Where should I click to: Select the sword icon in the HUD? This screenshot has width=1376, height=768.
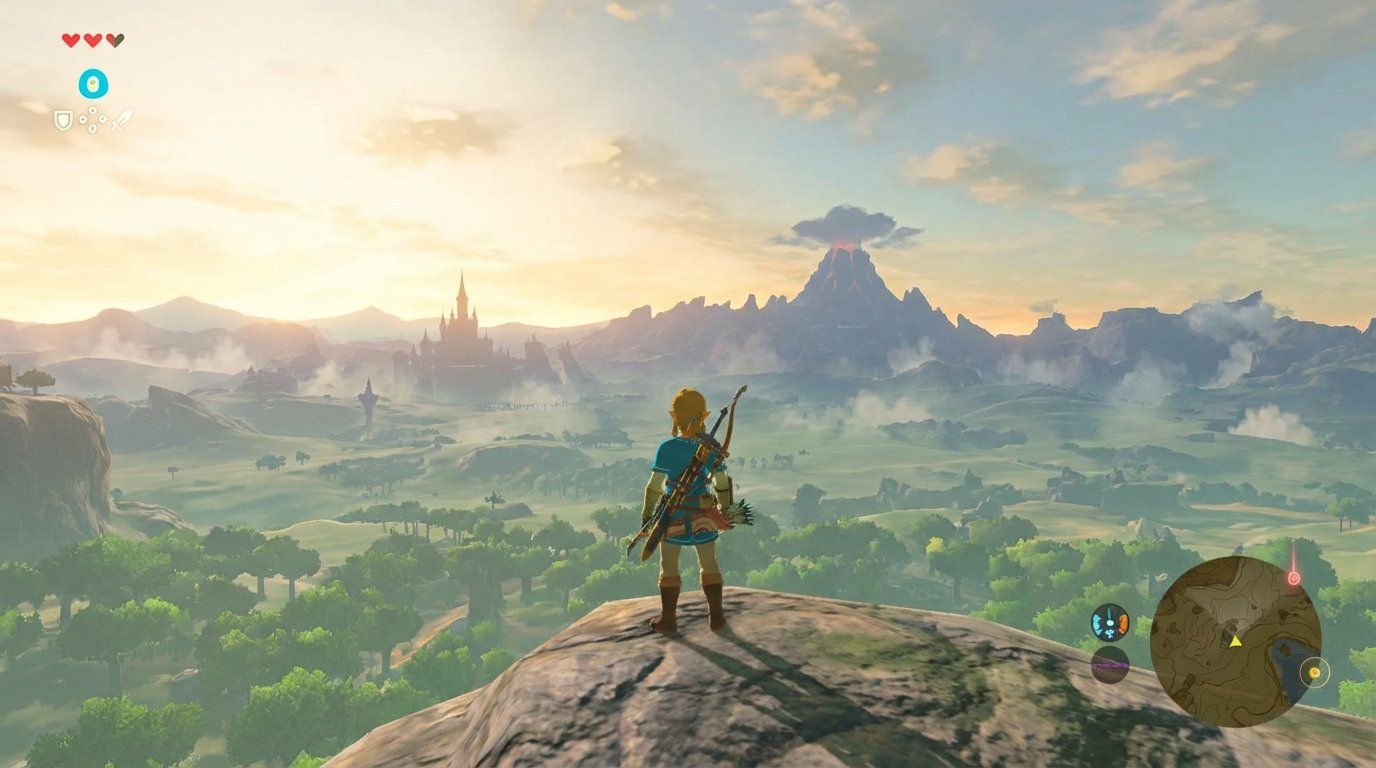(x=122, y=121)
